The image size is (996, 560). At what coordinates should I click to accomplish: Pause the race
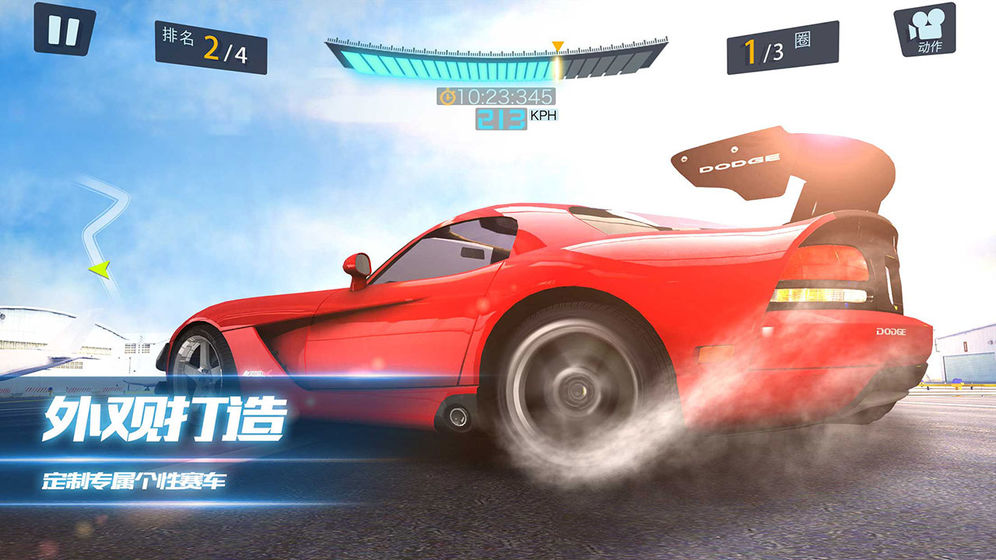(64, 30)
